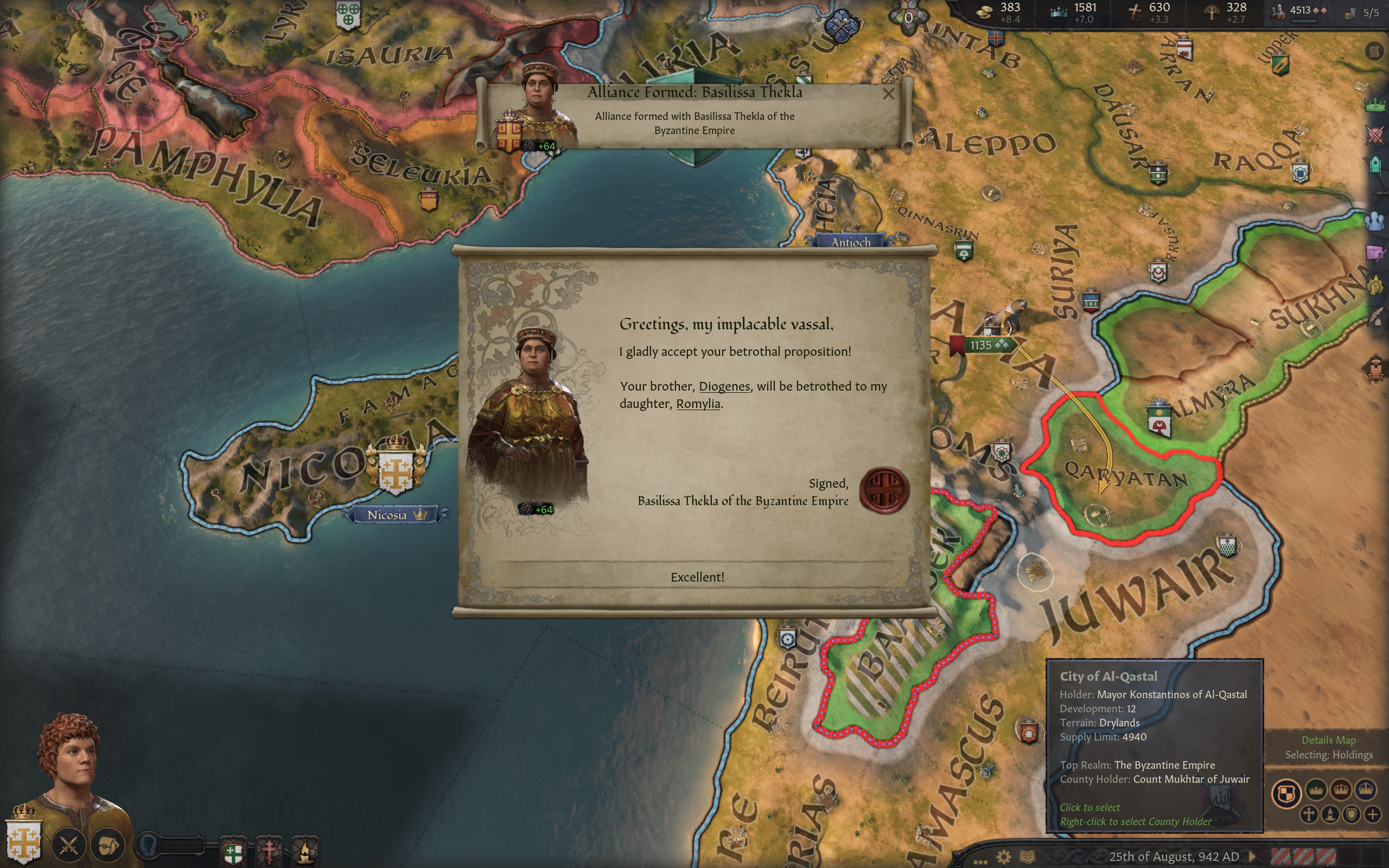The width and height of the screenshot is (1389, 868).
Task: Open the Intrigue envelope and dagger panel
Action: tap(1375, 253)
